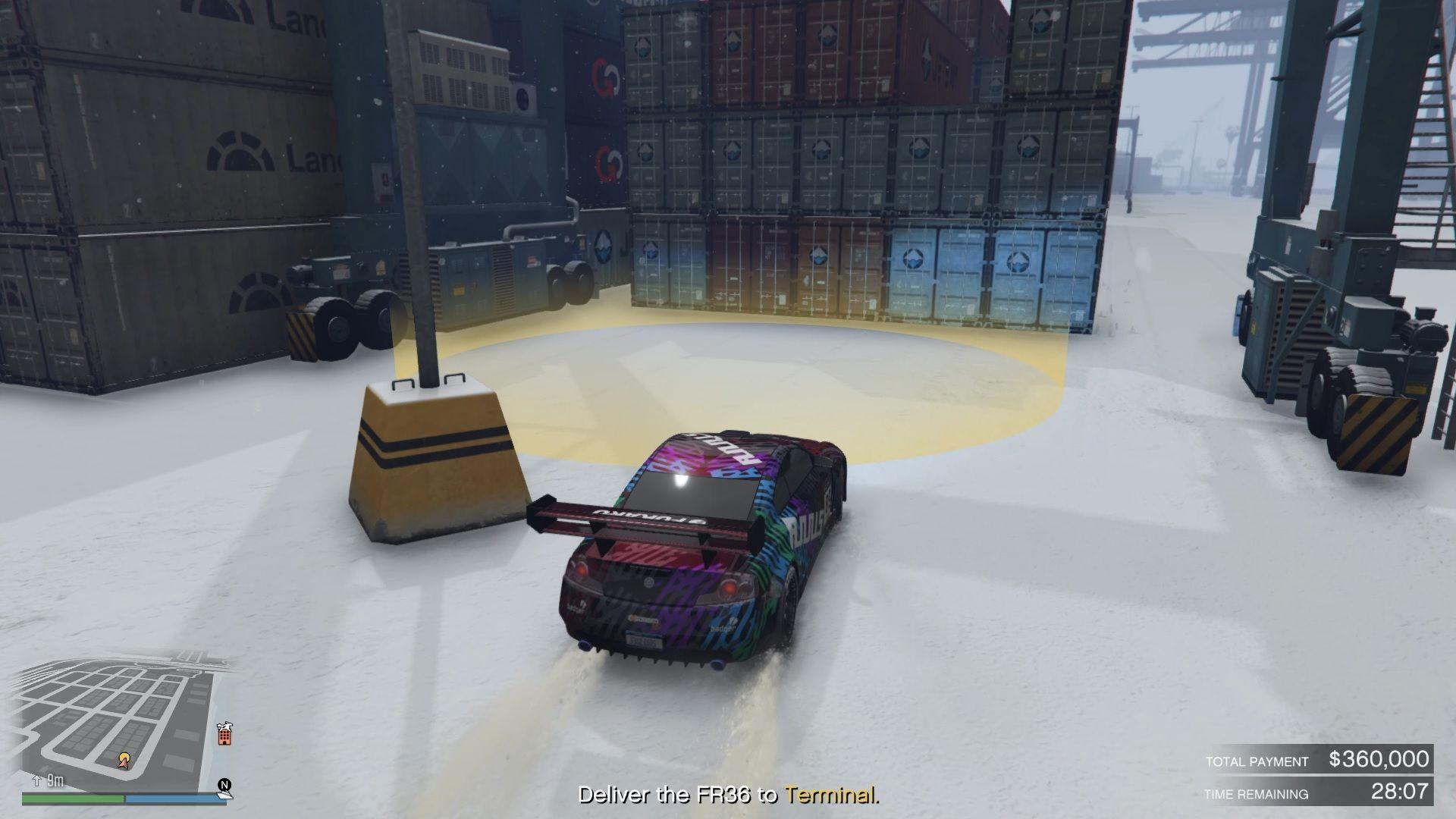Select the yellow destination marker on the minimap
The width and height of the screenshot is (1456, 819).
click(124, 758)
